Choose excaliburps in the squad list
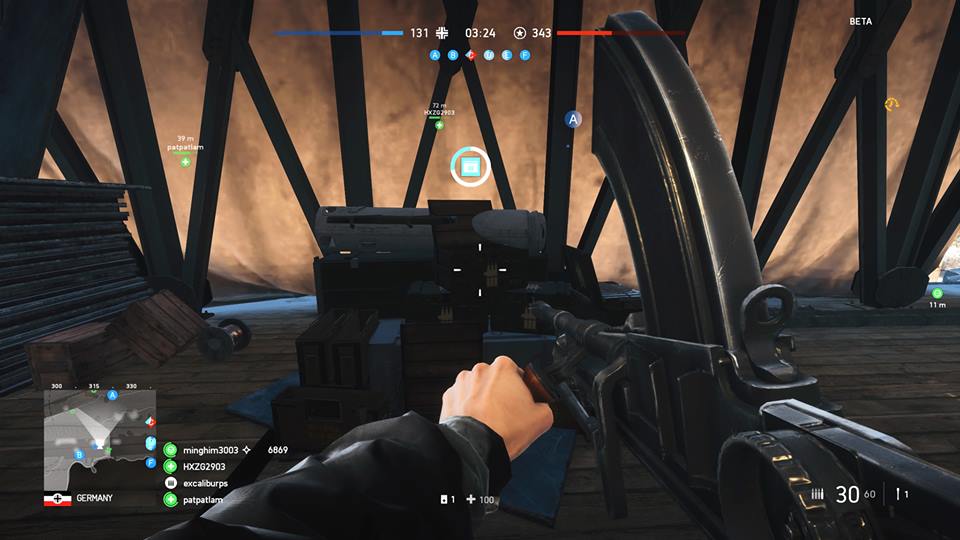 [204, 483]
